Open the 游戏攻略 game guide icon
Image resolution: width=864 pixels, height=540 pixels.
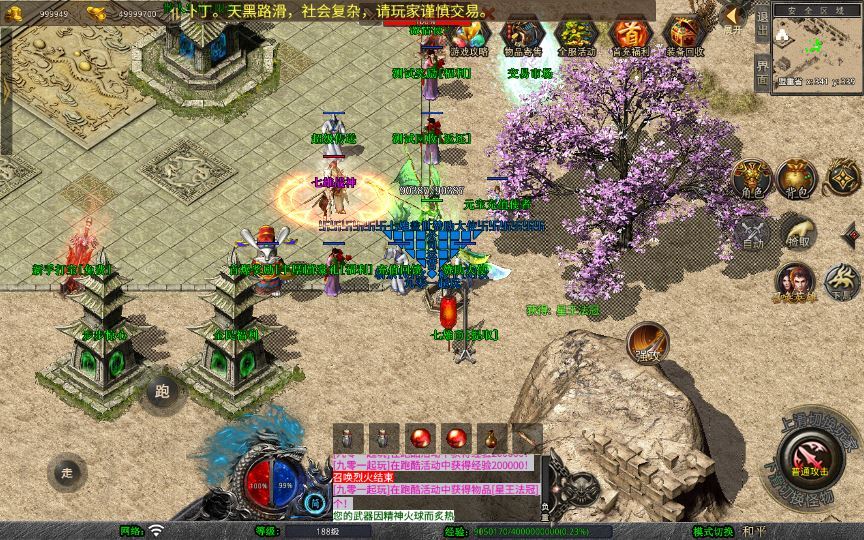(x=469, y=35)
